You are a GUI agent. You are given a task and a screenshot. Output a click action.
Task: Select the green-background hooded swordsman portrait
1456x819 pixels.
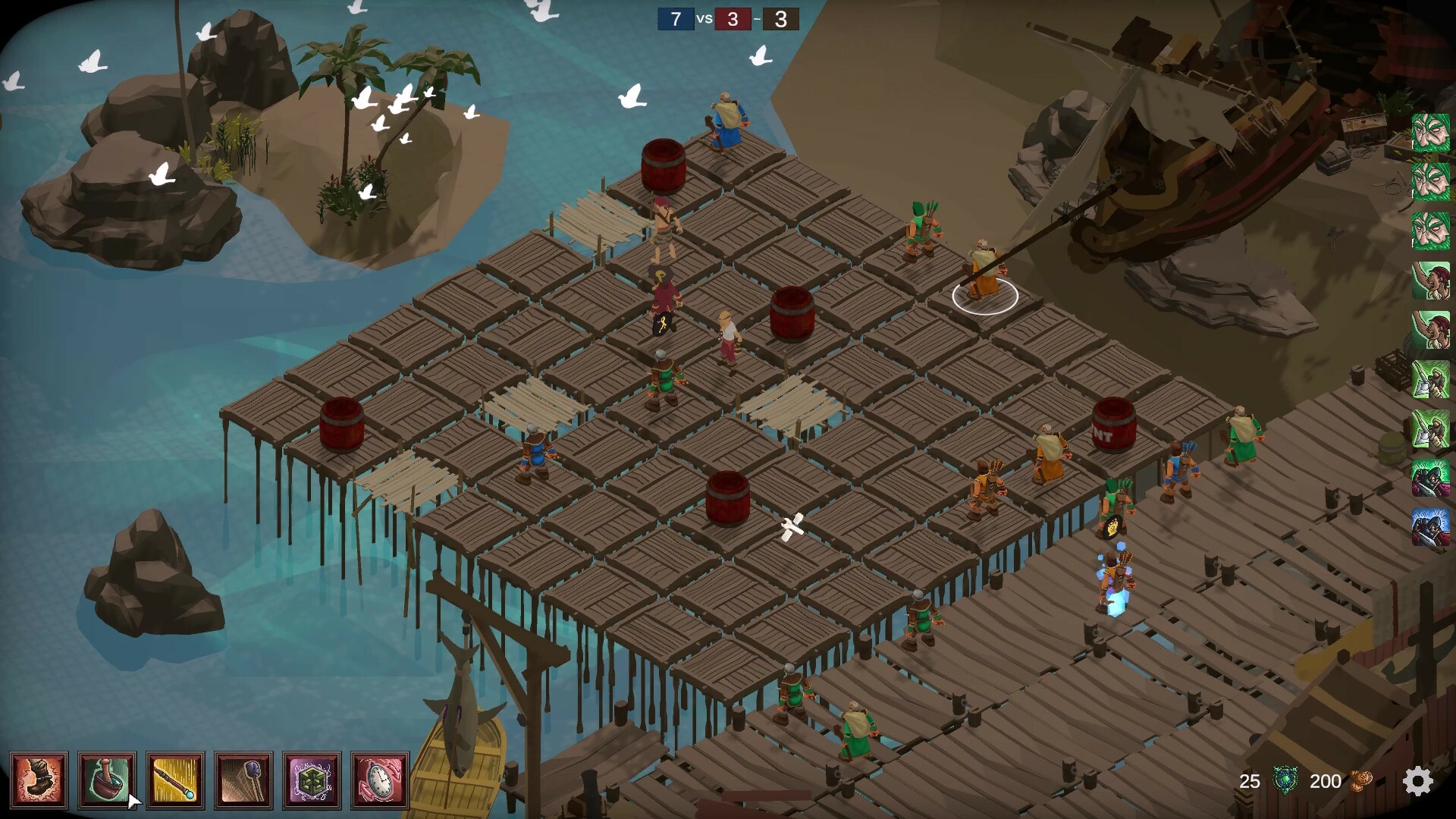(x=1431, y=479)
